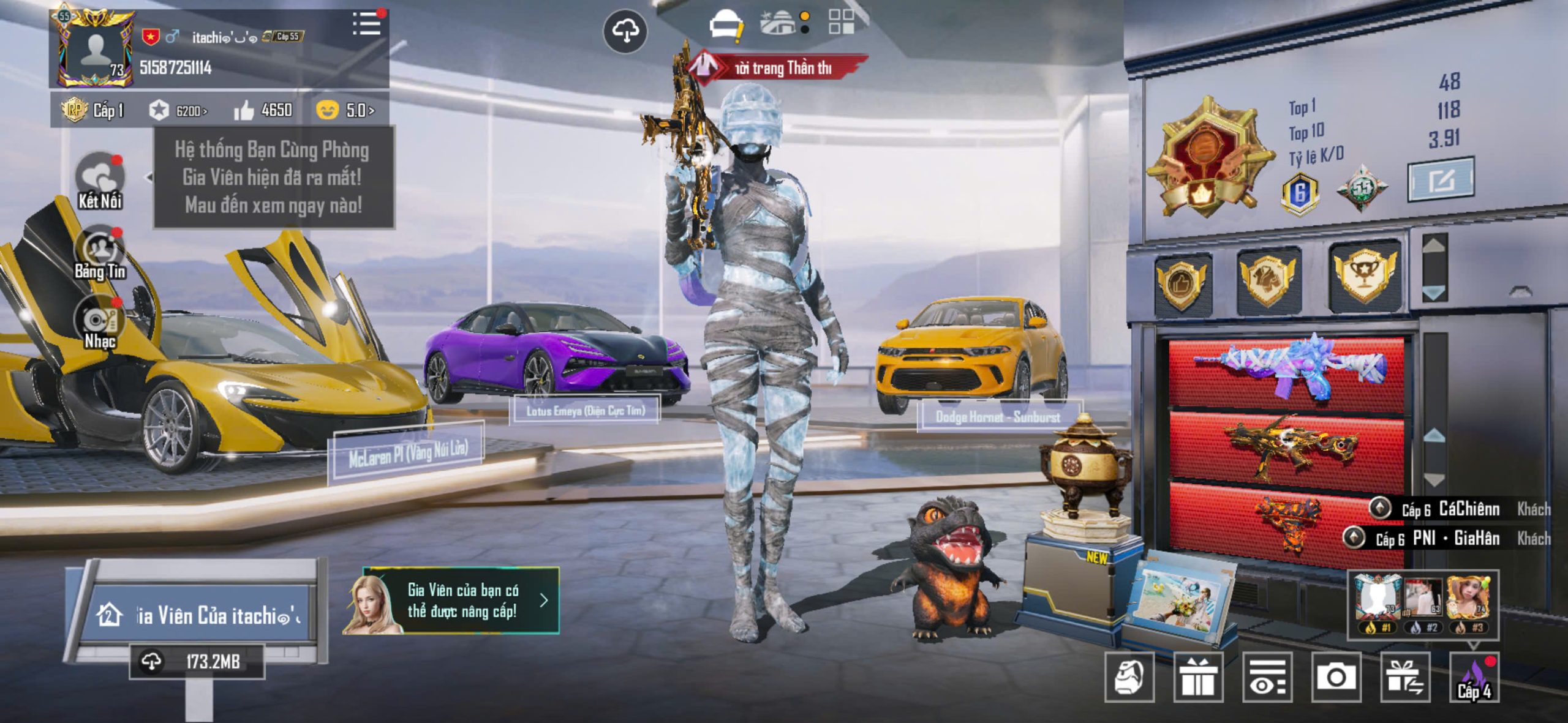This screenshot has height=723, width=1568.
Task: Open the visitor list eye button
Action: pos(1267,677)
